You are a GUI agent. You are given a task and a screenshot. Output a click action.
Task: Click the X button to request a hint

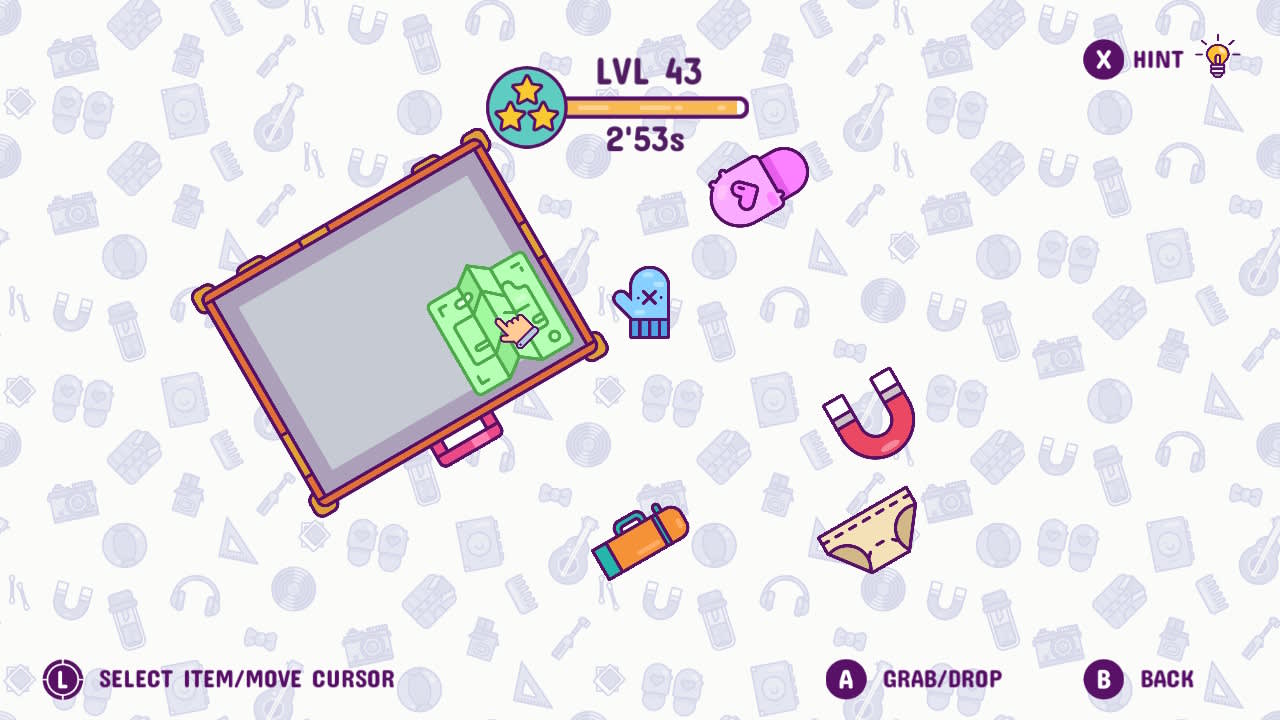pos(1102,60)
